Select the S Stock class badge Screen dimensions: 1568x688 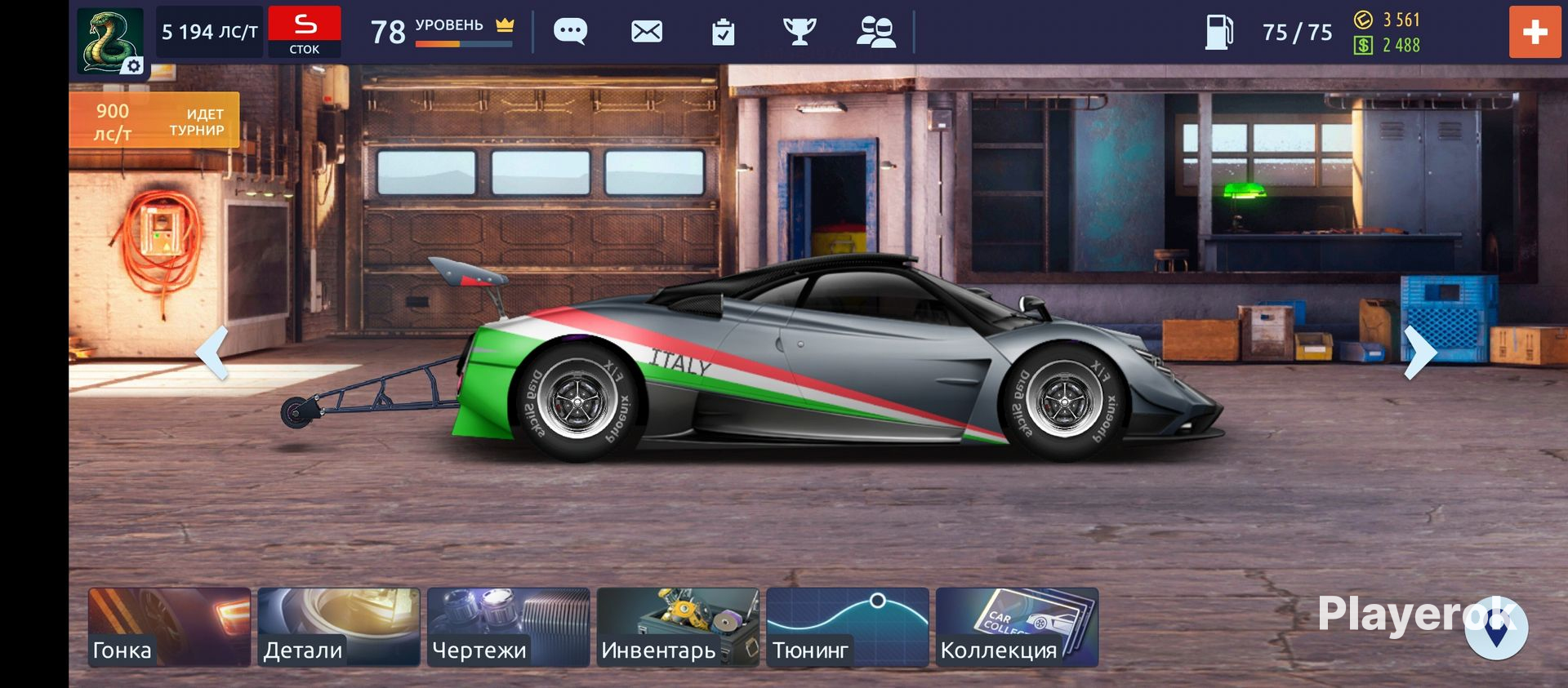305,32
